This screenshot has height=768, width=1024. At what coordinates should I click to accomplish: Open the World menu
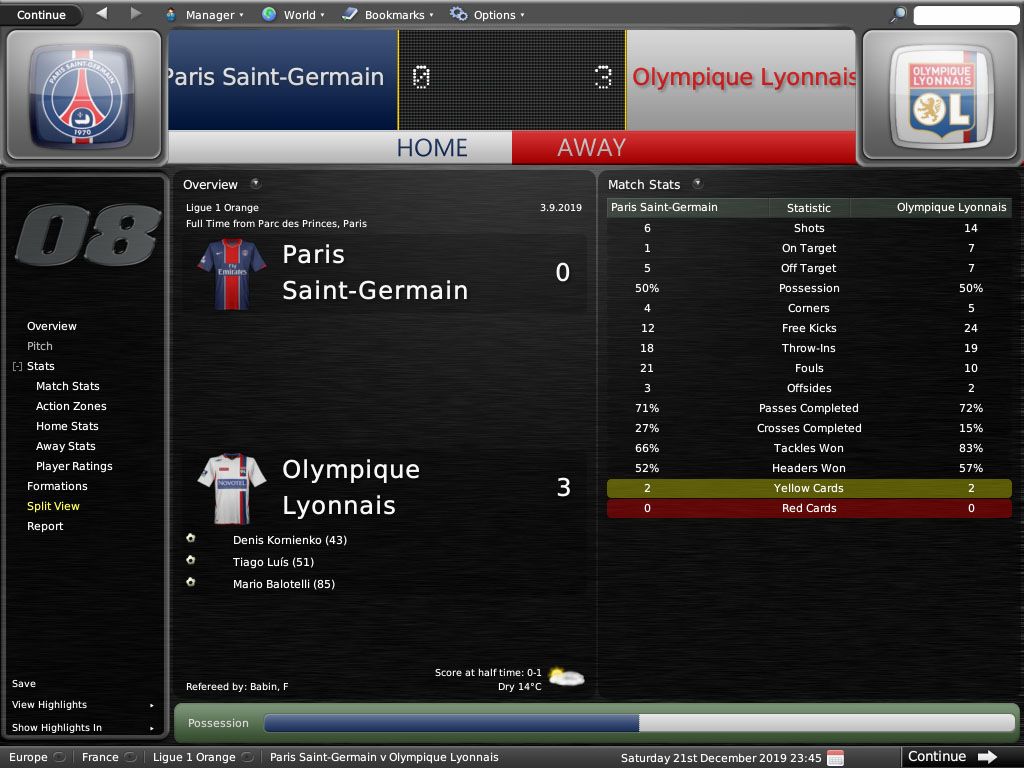tap(293, 15)
